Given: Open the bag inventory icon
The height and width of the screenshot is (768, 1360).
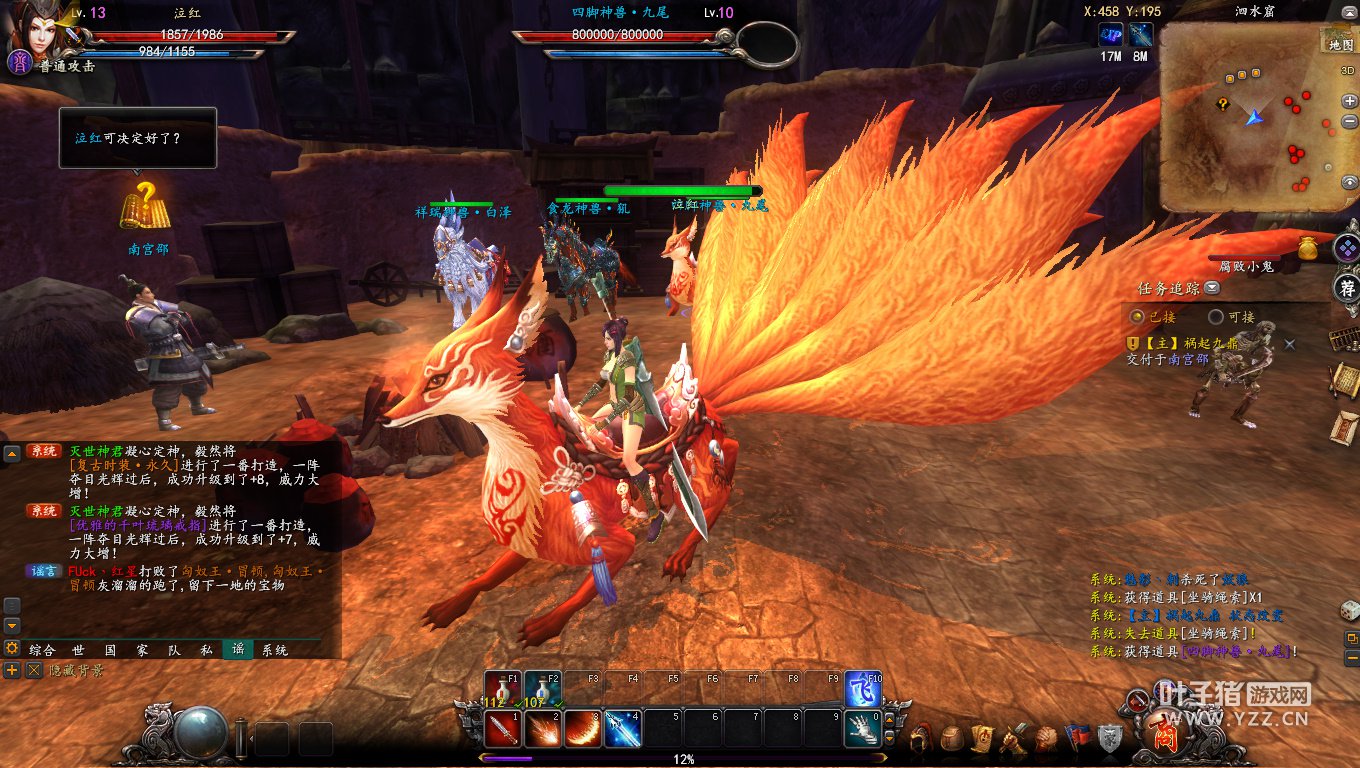Looking at the screenshot, I should 952,738.
